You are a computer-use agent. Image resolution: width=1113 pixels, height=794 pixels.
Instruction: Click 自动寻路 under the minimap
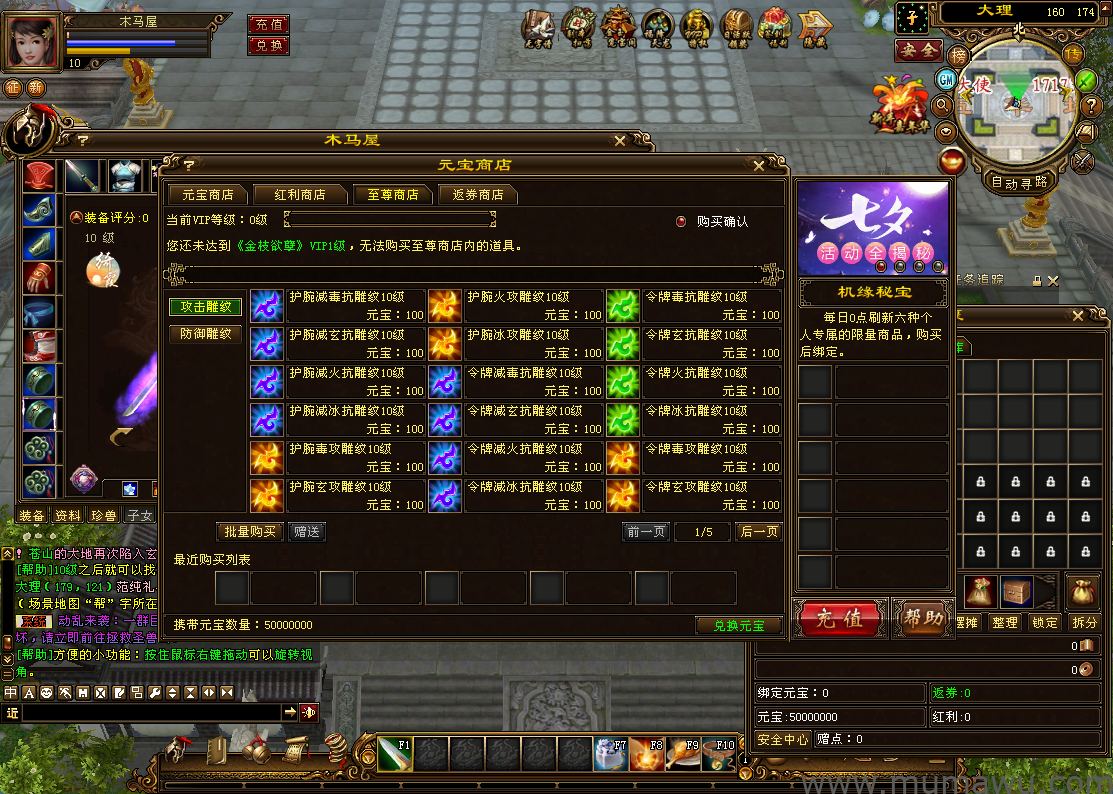pyautogui.click(x=1020, y=182)
